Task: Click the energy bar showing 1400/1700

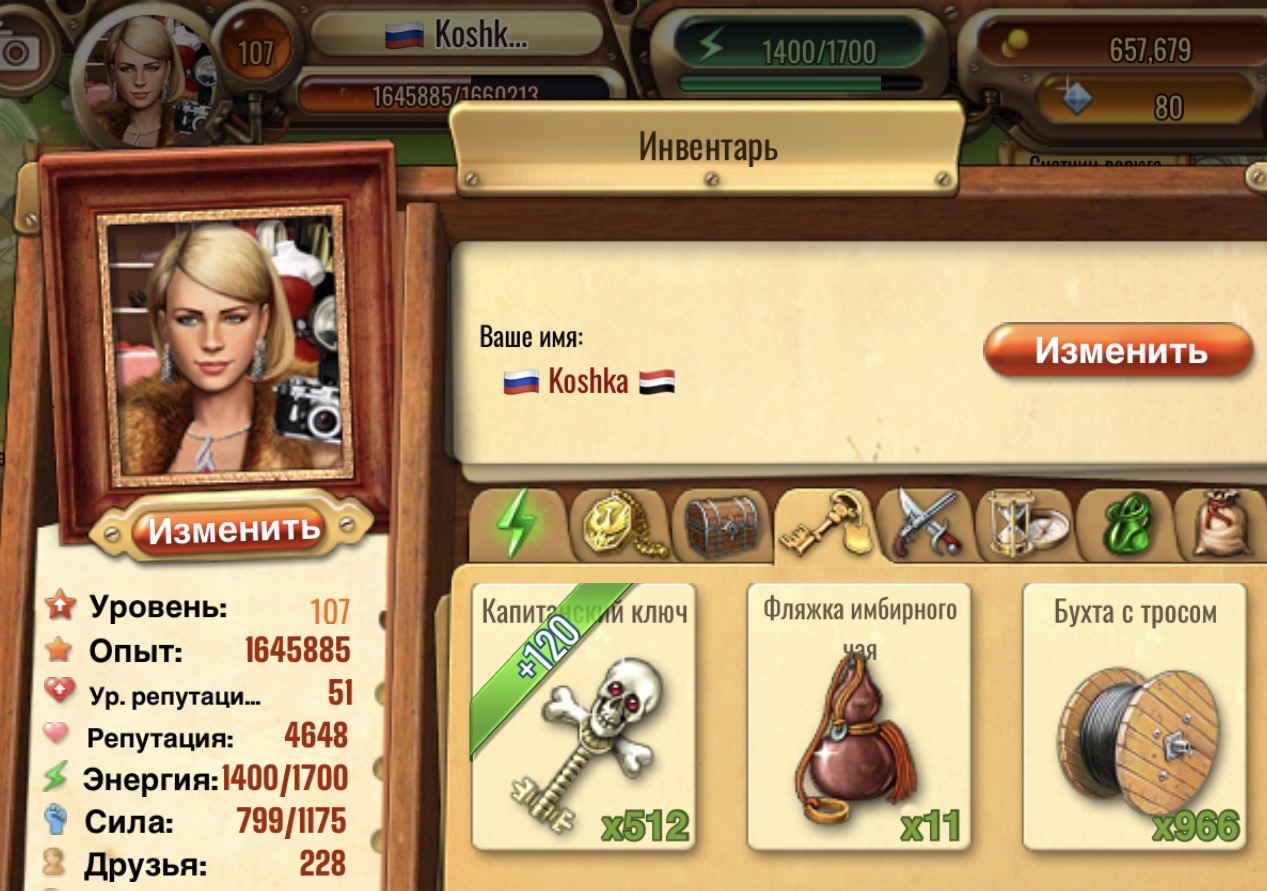Action: click(798, 50)
